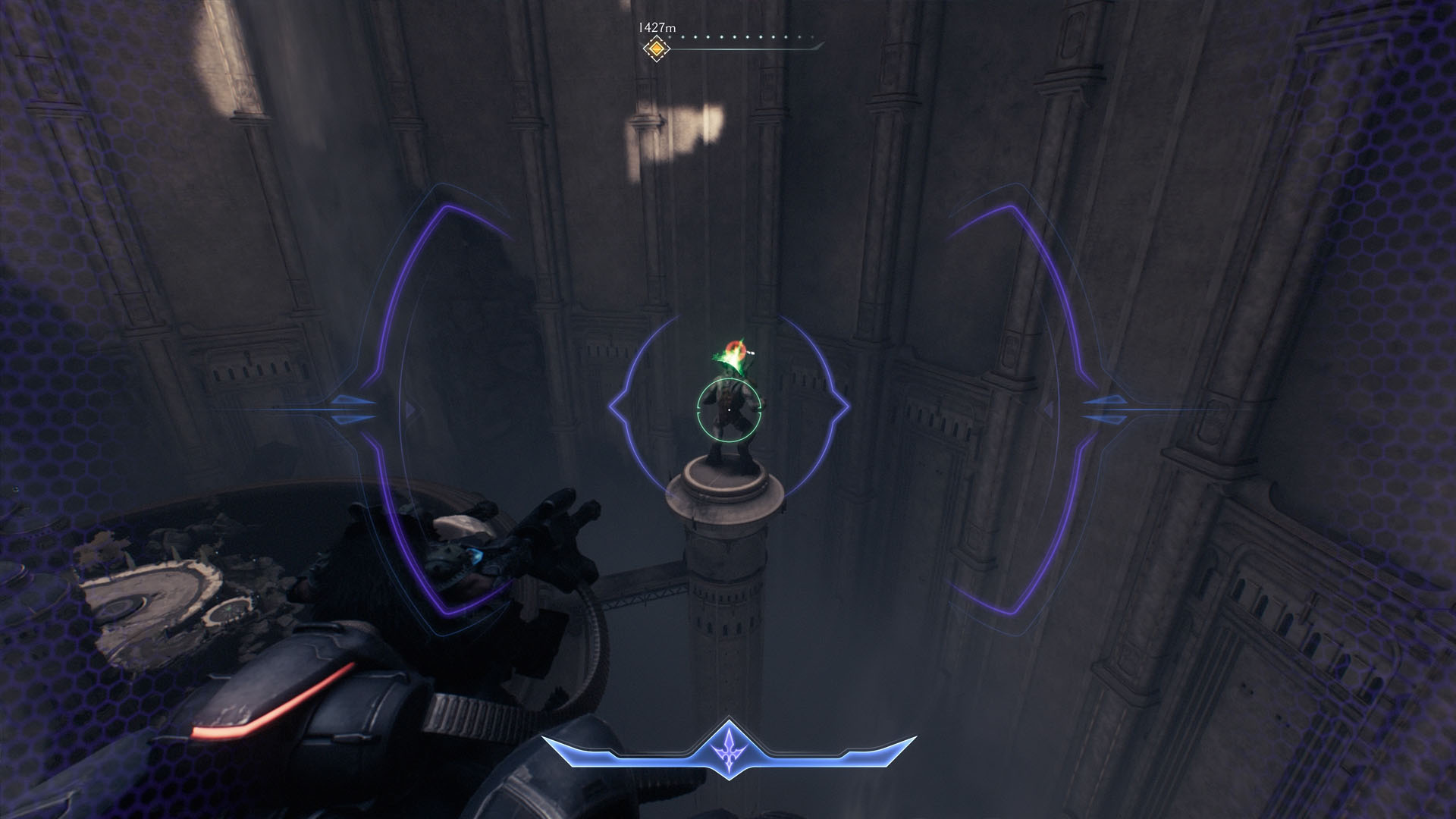Select the yellow diamond waypoint marker
The height and width of the screenshot is (819, 1456).
657,49
